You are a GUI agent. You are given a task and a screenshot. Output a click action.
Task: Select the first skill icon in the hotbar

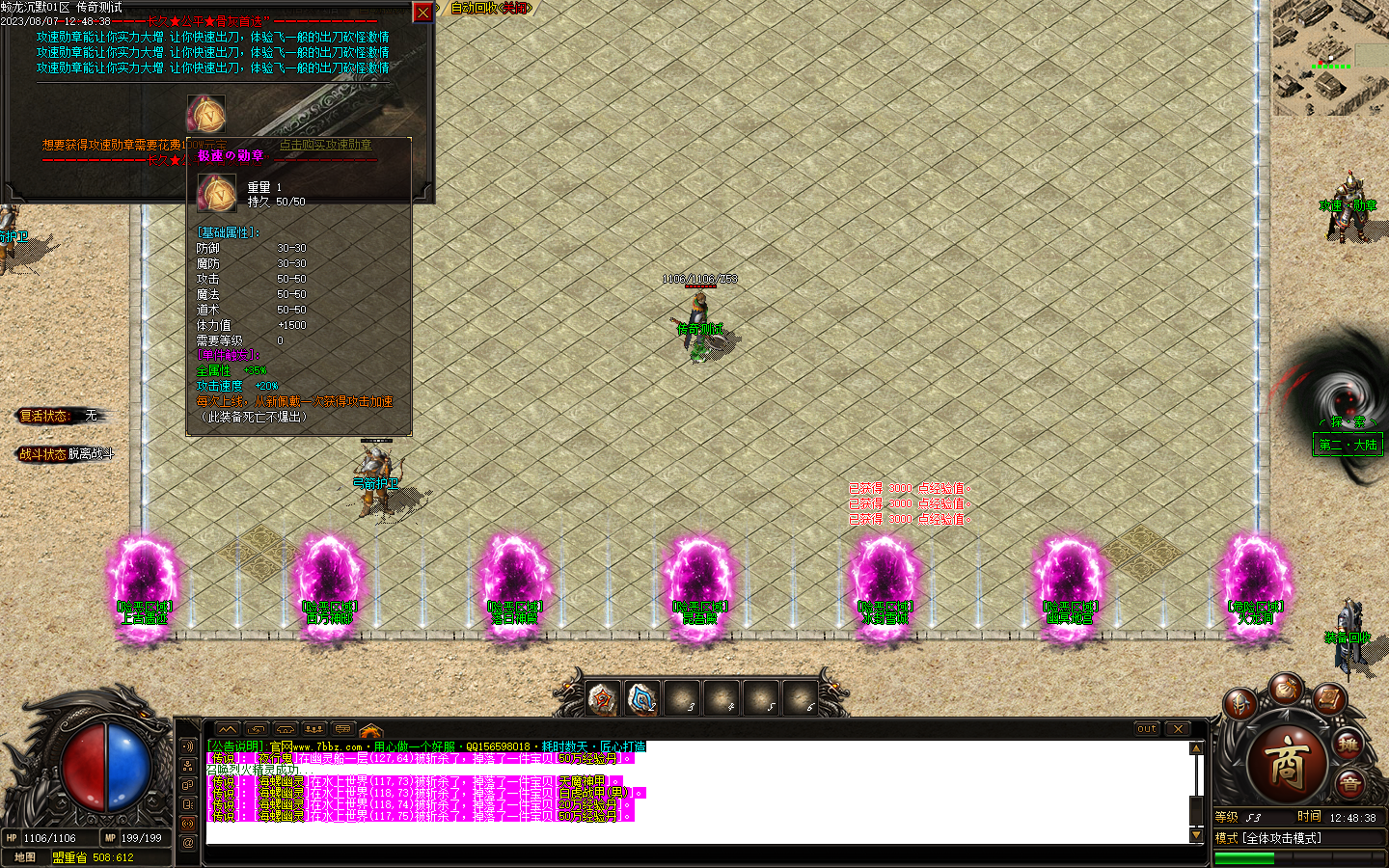[x=604, y=697]
